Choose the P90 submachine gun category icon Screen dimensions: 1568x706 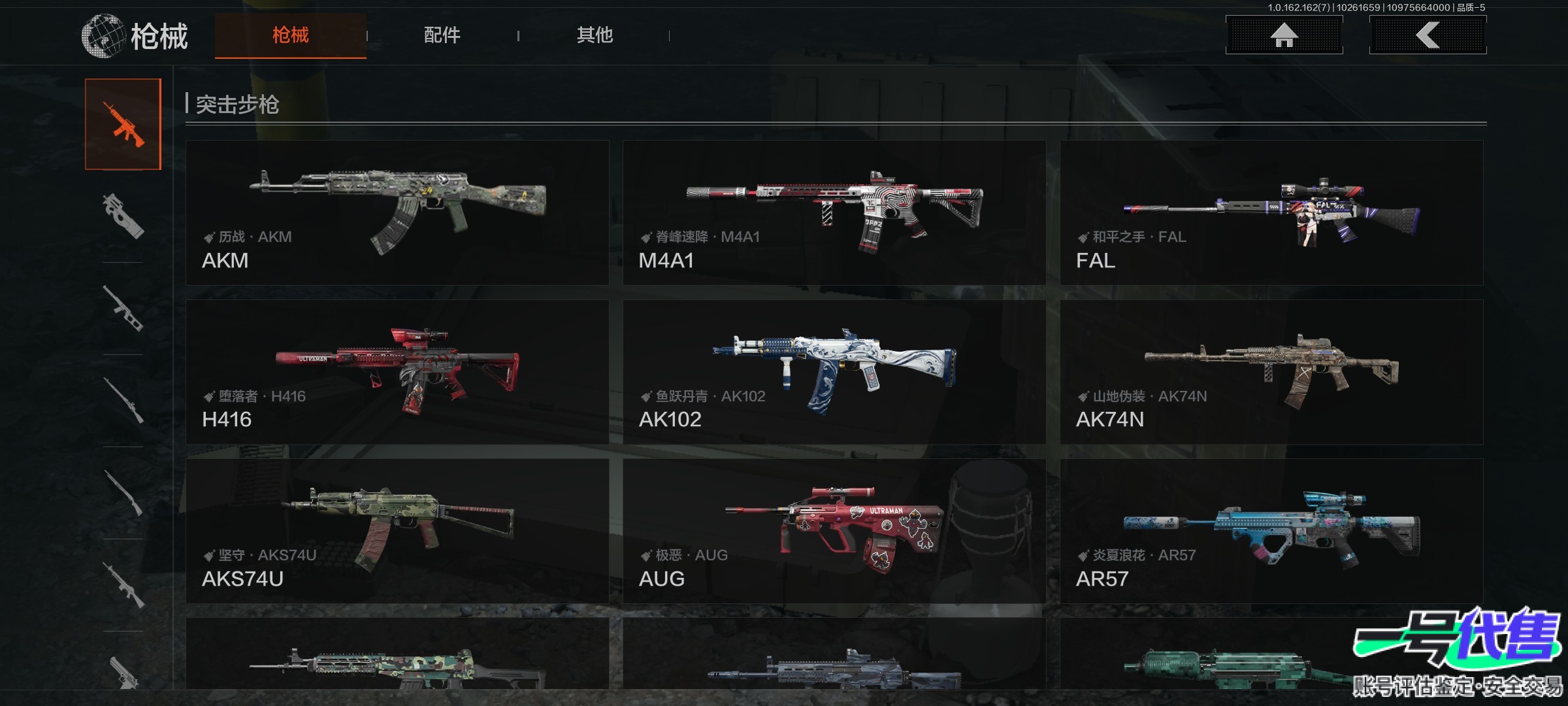123,216
